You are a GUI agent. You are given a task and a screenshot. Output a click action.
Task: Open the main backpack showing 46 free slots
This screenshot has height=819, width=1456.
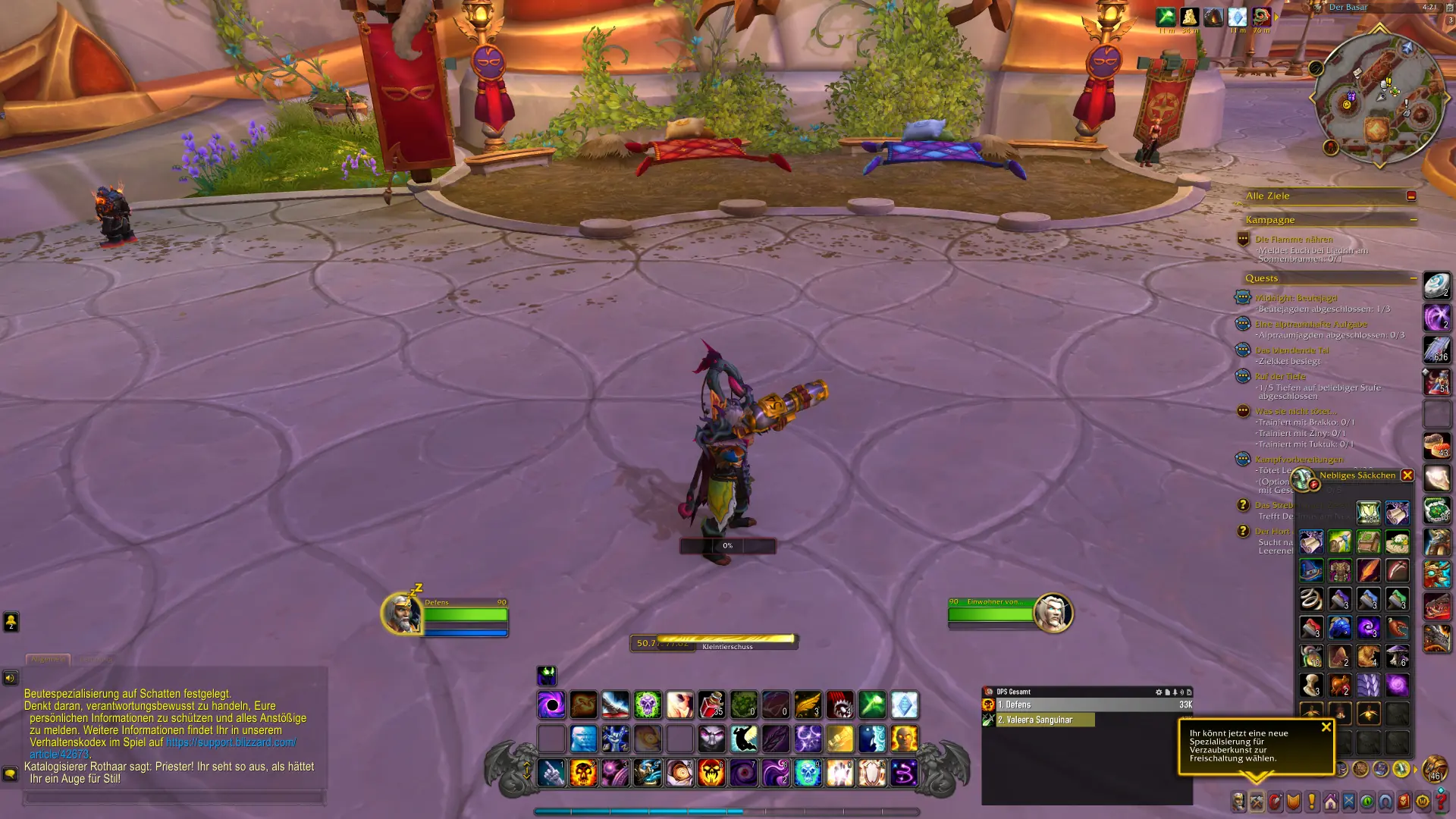pyautogui.click(x=1434, y=768)
